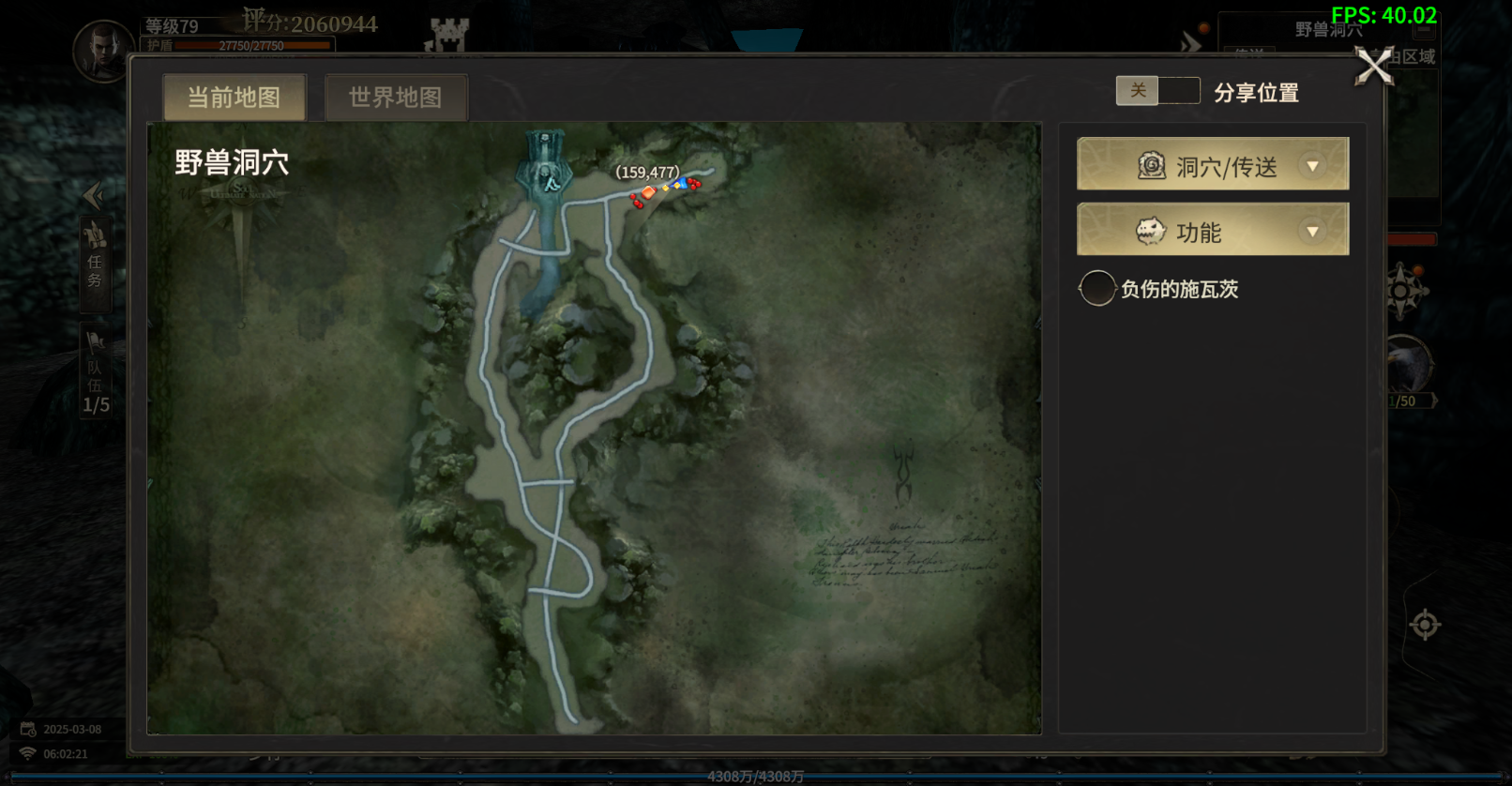Expand the 功能 dropdown
This screenshot has height=786, width=1512.
[x=1213, y=231]
